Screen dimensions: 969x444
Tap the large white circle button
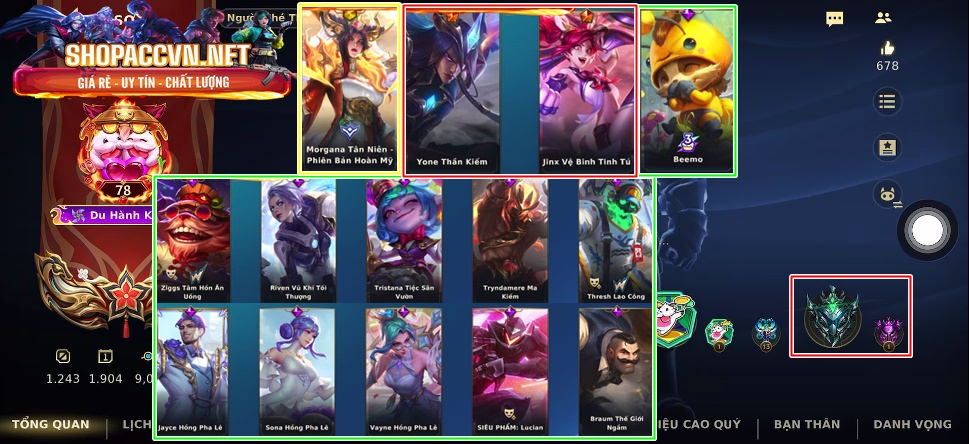[x=929, y=231]
